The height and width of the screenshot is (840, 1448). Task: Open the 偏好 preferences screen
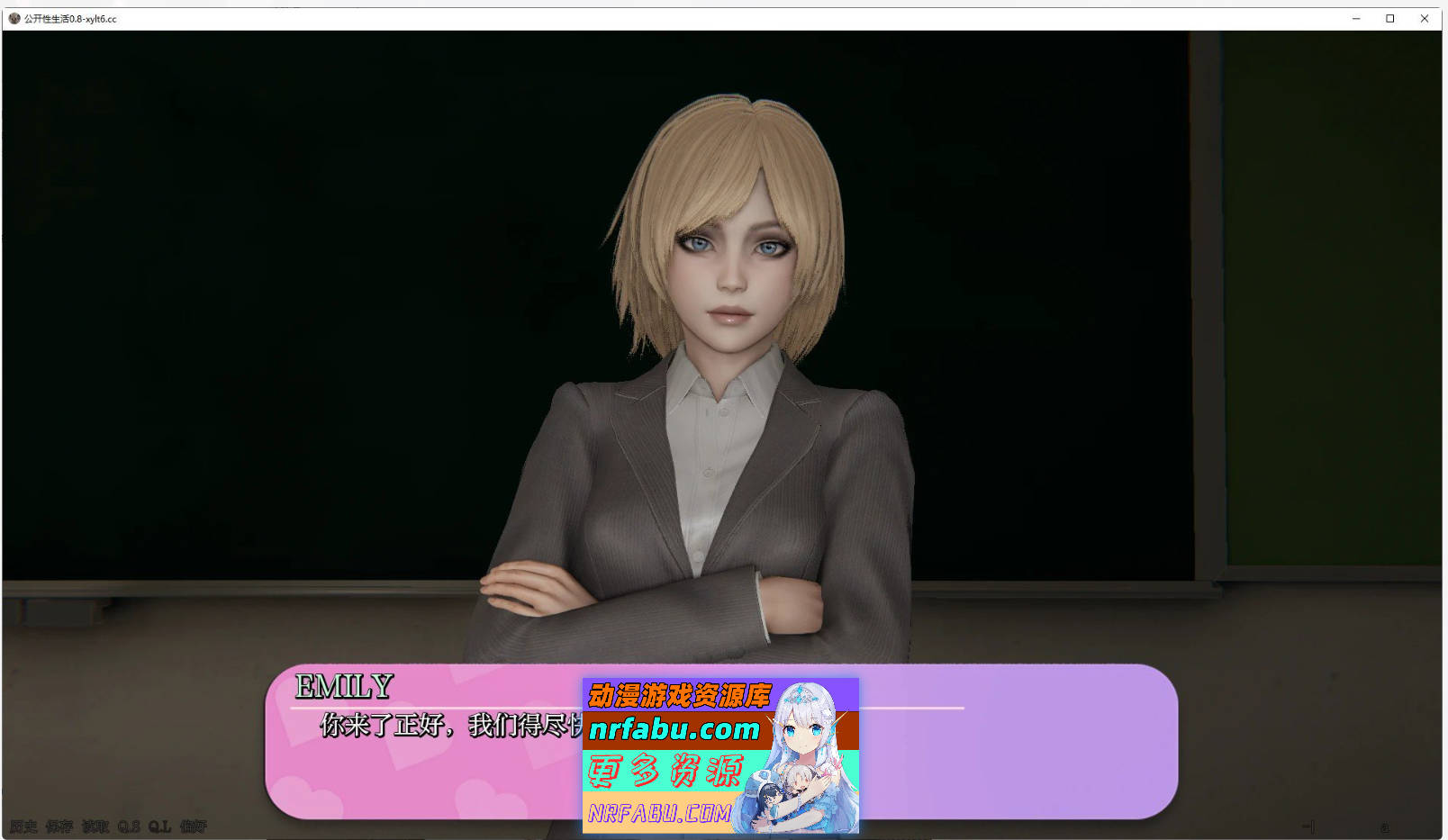tap(194, 826)
